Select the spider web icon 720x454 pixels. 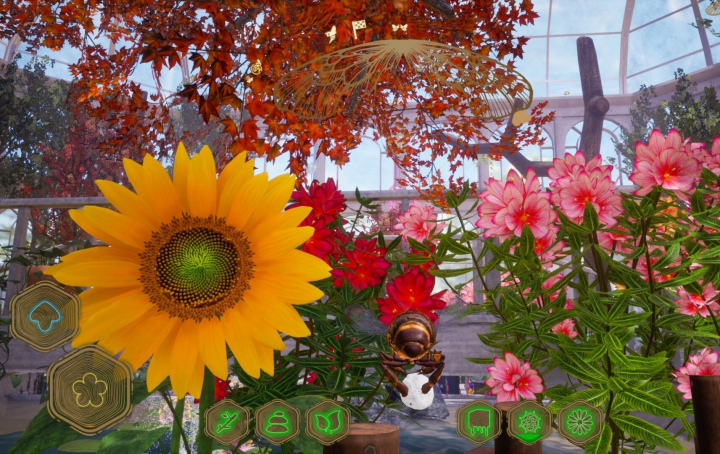click(529, 422)
